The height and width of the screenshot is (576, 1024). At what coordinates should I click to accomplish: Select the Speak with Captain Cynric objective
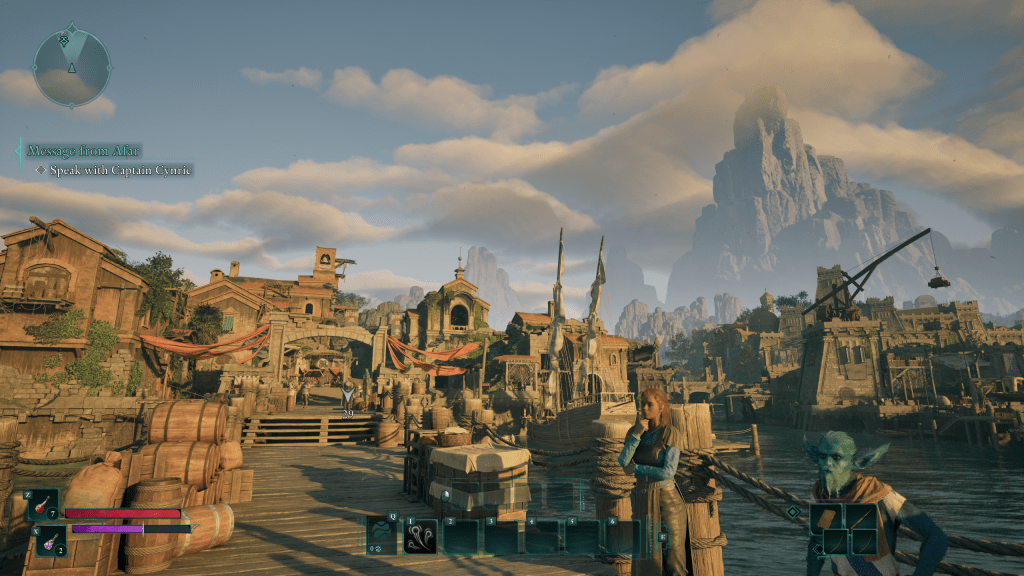point(113,170)
